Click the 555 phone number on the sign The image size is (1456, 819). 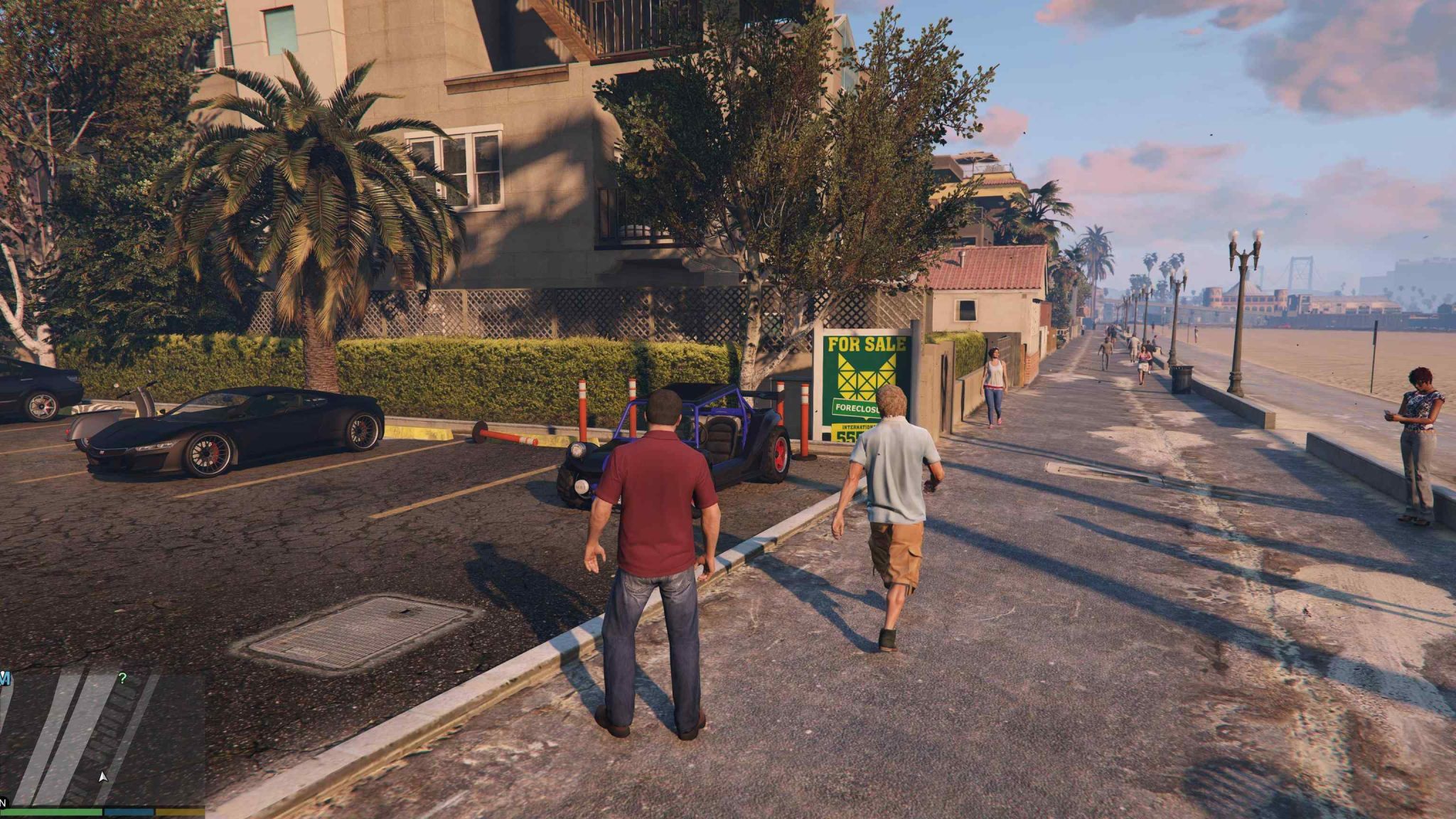846,437
